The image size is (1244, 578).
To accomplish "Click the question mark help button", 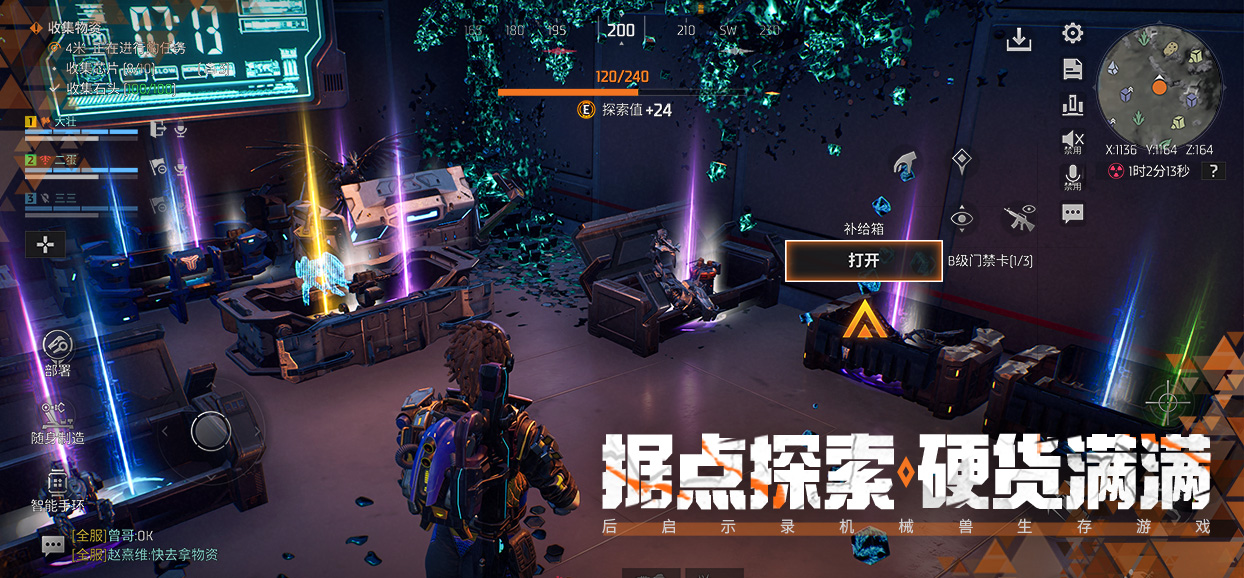I will [x=1213, y=171].
